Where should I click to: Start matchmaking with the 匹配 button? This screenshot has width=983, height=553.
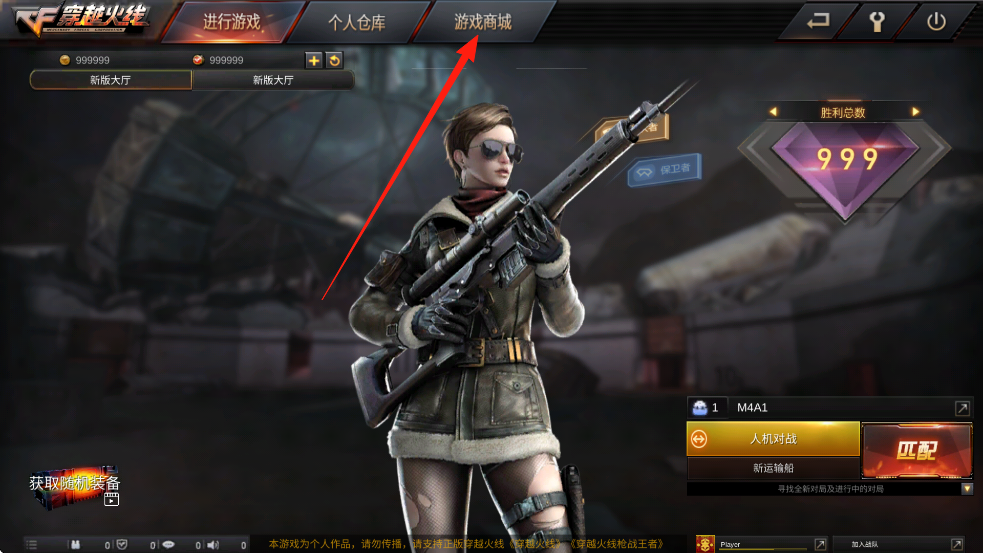(x=916, y=450)
